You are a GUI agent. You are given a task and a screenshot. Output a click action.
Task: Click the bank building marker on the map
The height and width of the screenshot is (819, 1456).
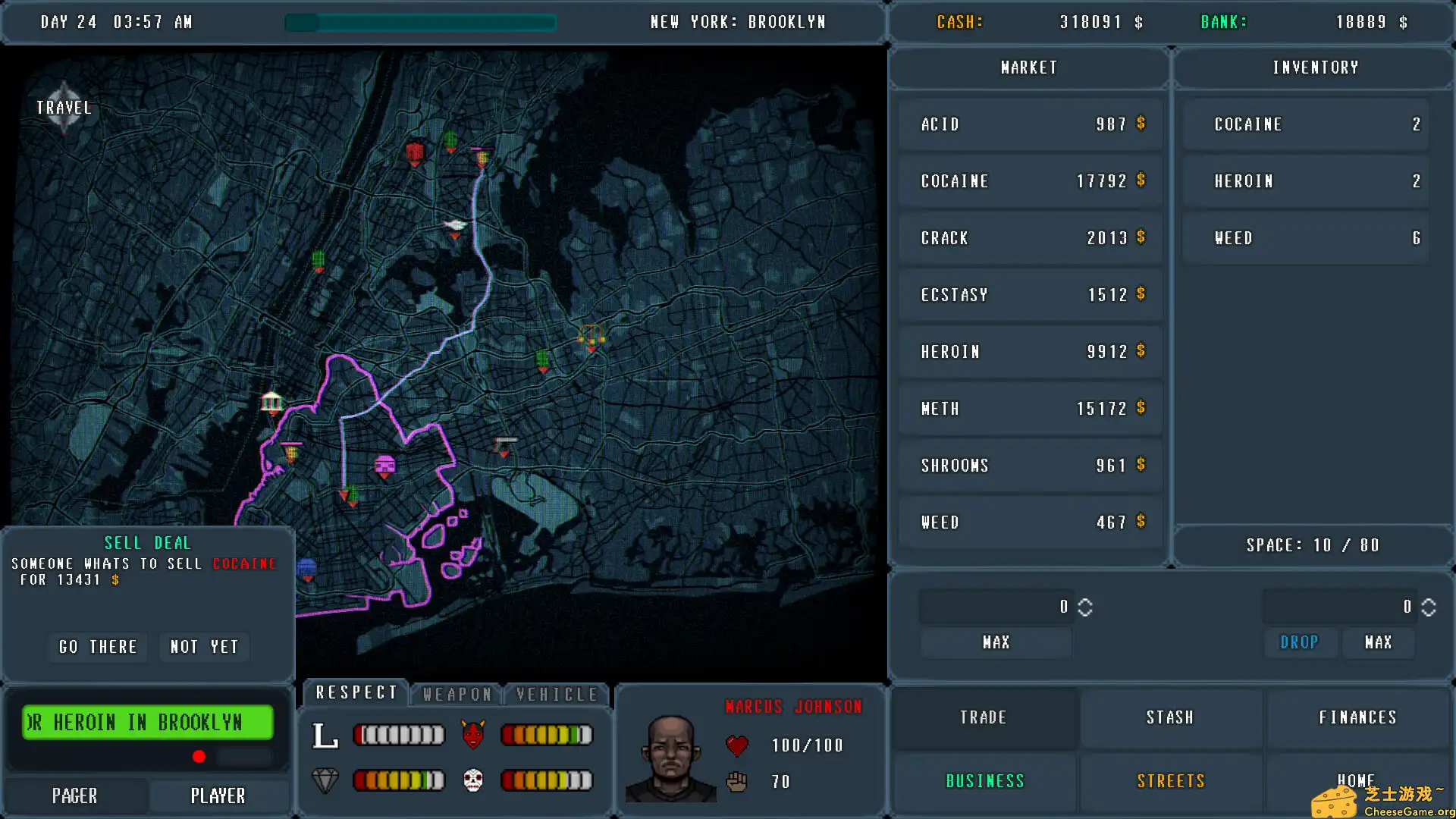pyautogui.click(x=271, y=402)
